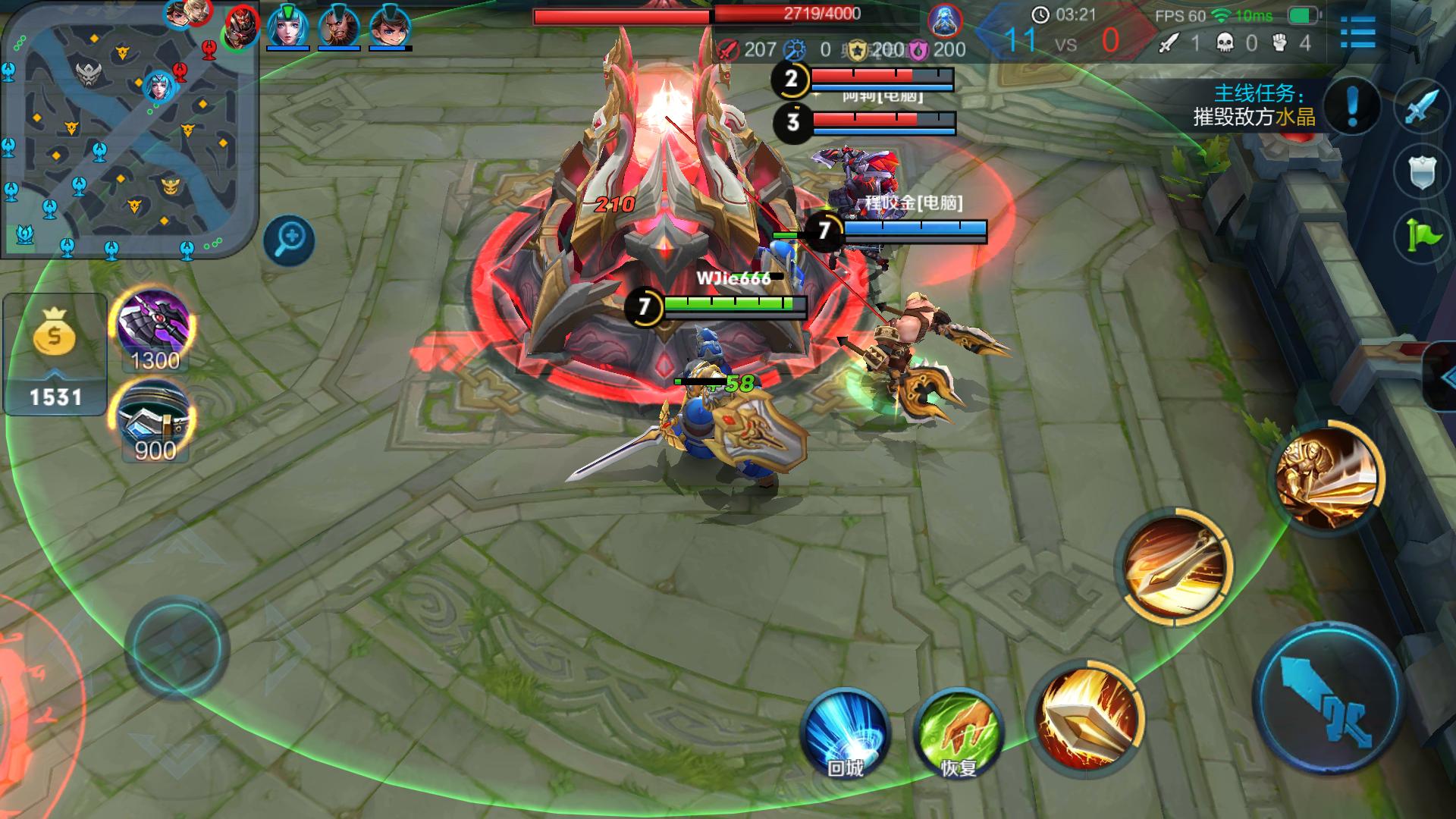The image size is (1456, 819).
Task: Activate the 恢复 heal spell
Action: (959, 732)
